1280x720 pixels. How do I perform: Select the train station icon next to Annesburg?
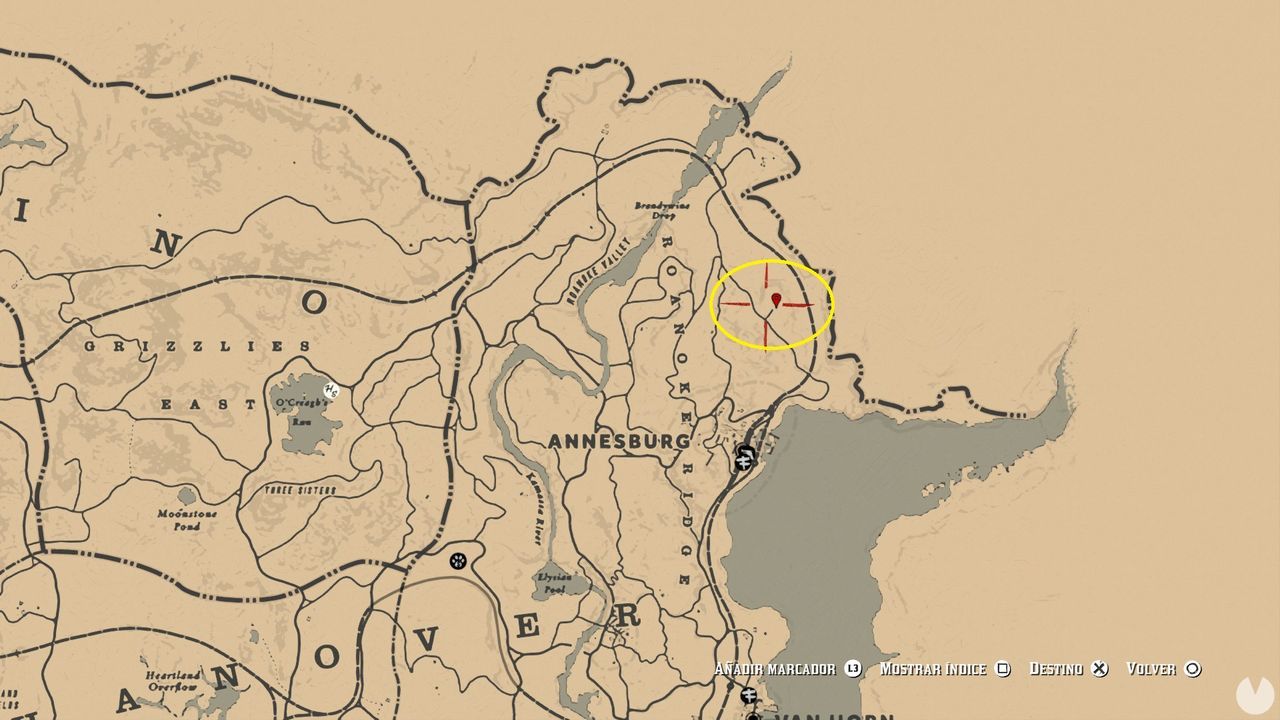[x=743, y=458]
